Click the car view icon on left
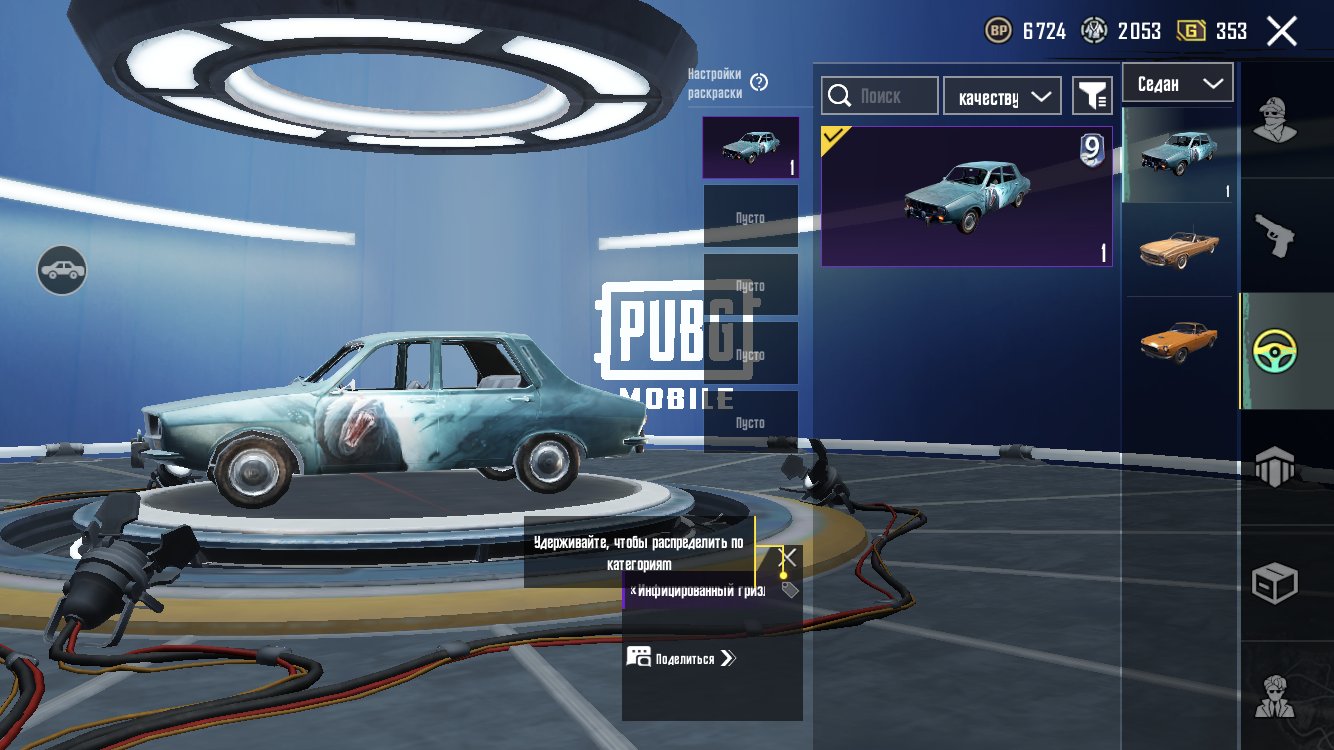Image resolution: width=1334 pixels, height=750 pixels. [62, 270]
